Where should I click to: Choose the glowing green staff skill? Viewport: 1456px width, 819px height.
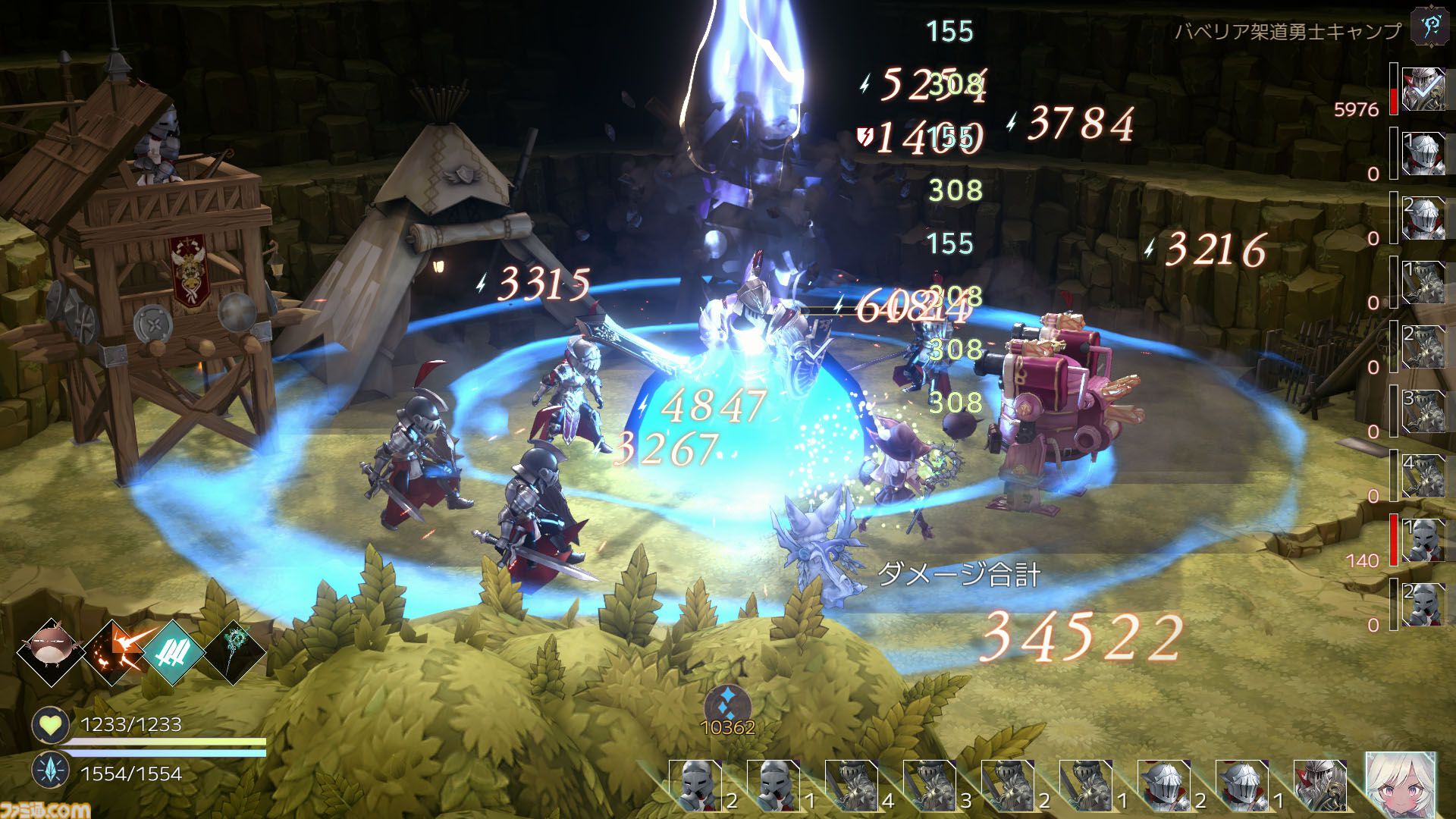(234, 653)
